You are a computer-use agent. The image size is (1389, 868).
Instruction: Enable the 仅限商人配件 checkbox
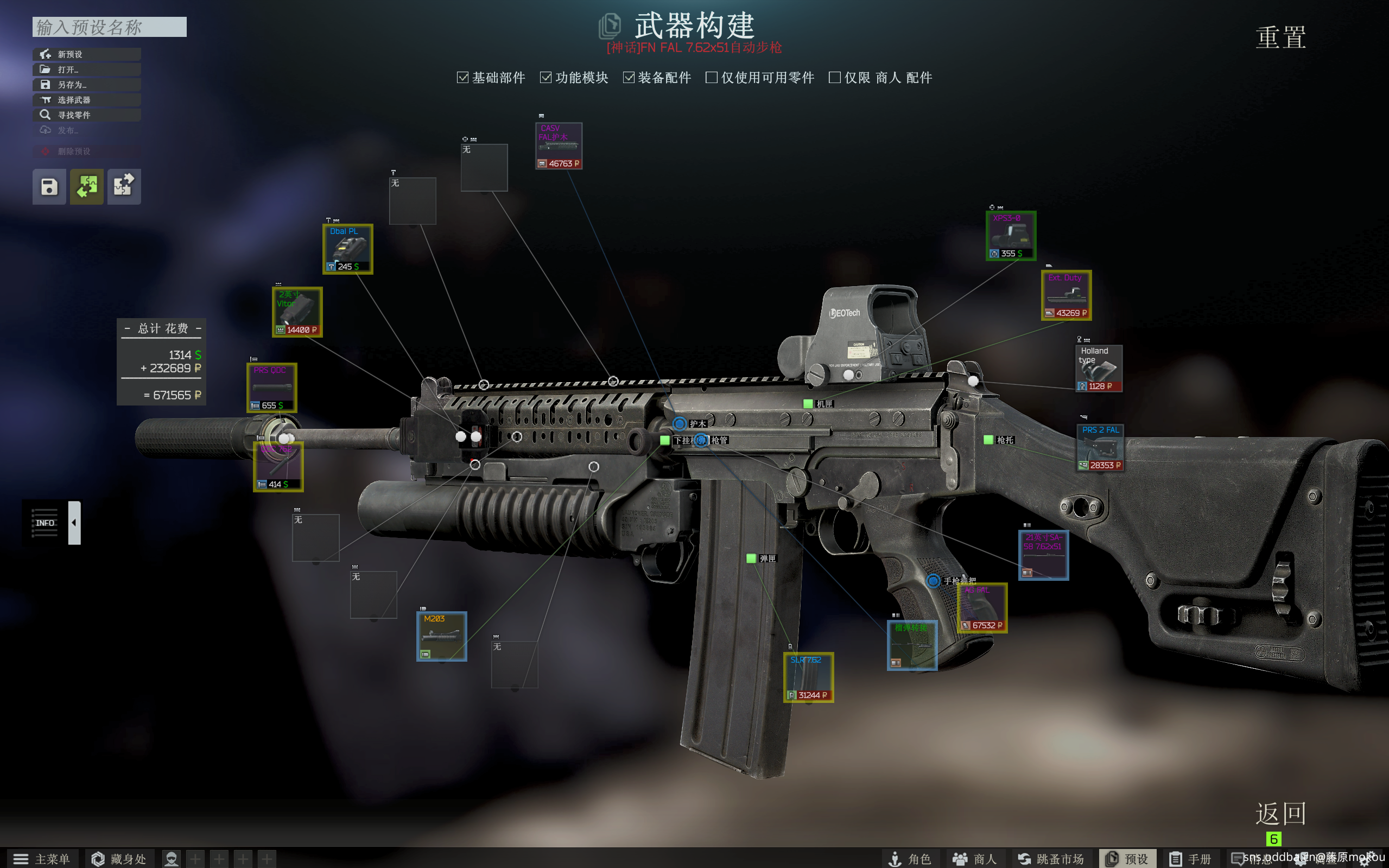coord(835,78)
